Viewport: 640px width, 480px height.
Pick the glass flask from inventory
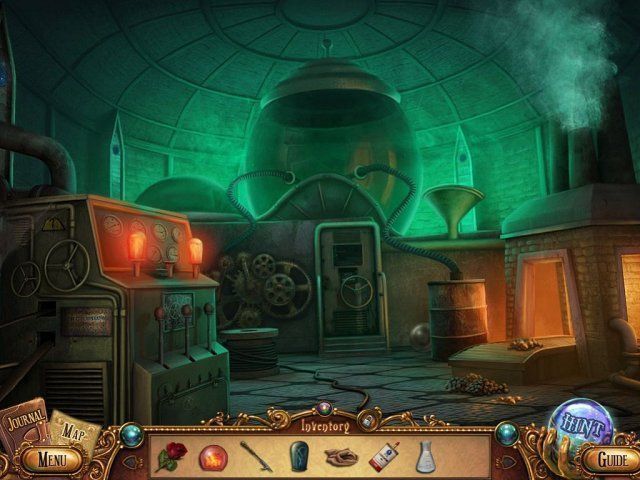pyautogui.click(x=424, y=456)
